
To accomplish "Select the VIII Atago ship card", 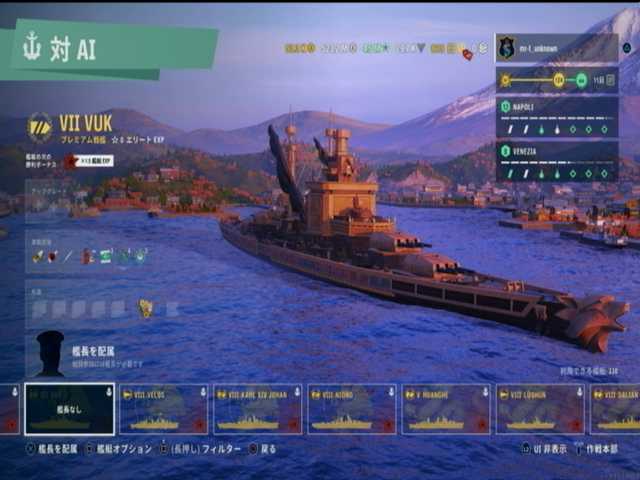I will pyautogui.click(x=351, y=410).
